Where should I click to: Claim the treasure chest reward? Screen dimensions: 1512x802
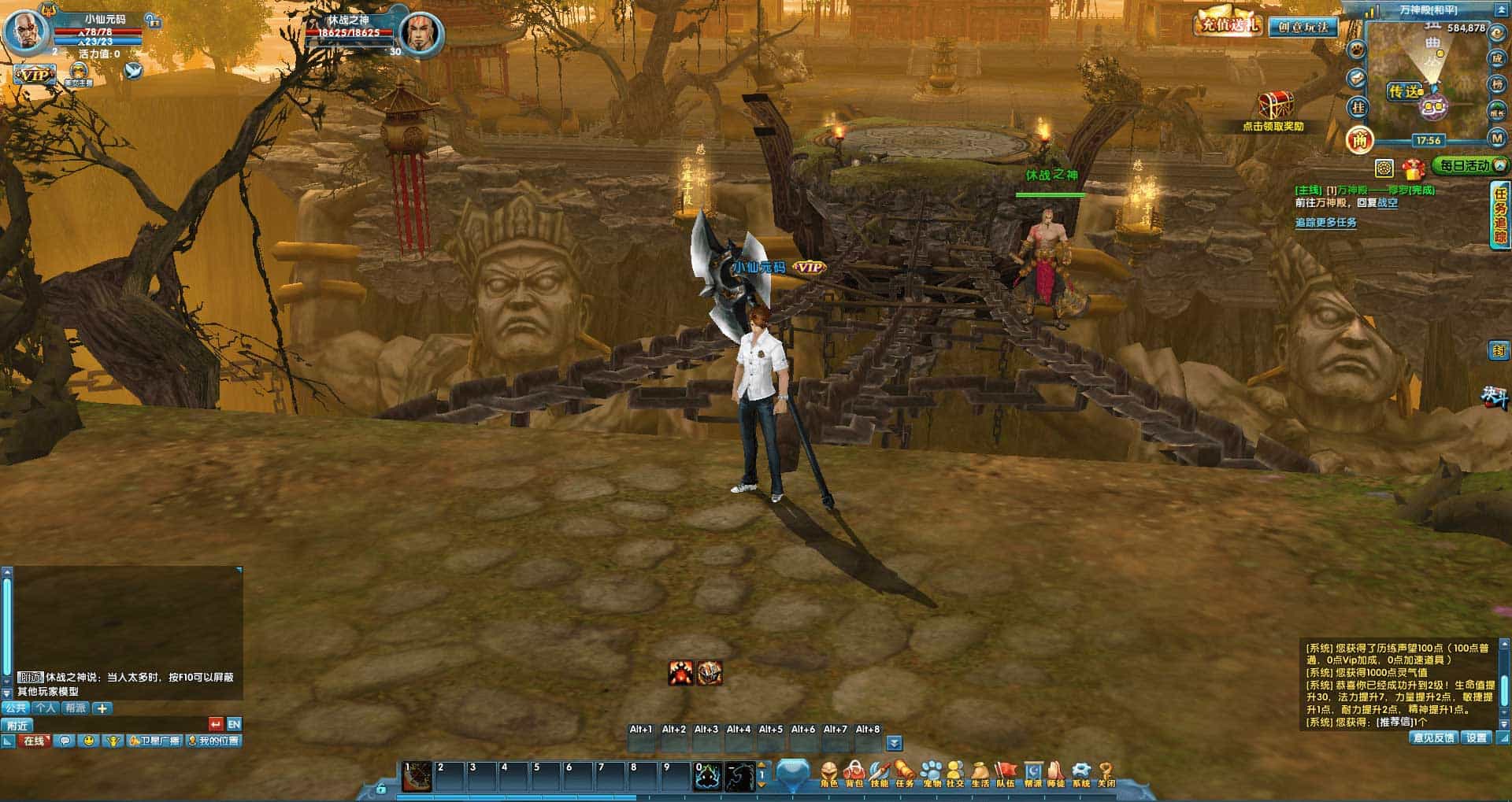click(1274, 105)
